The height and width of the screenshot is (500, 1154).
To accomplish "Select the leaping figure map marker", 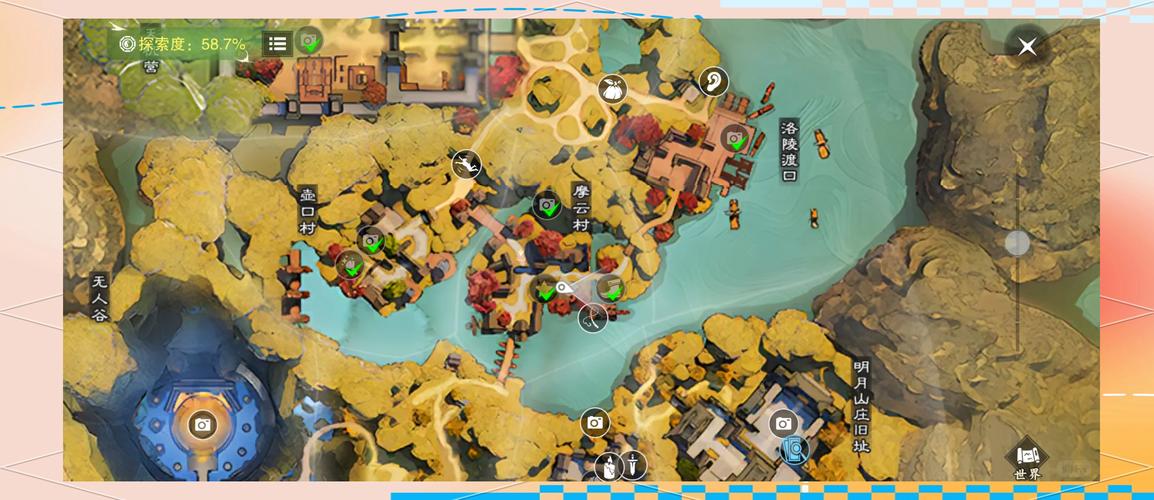I will coord(466,164).
